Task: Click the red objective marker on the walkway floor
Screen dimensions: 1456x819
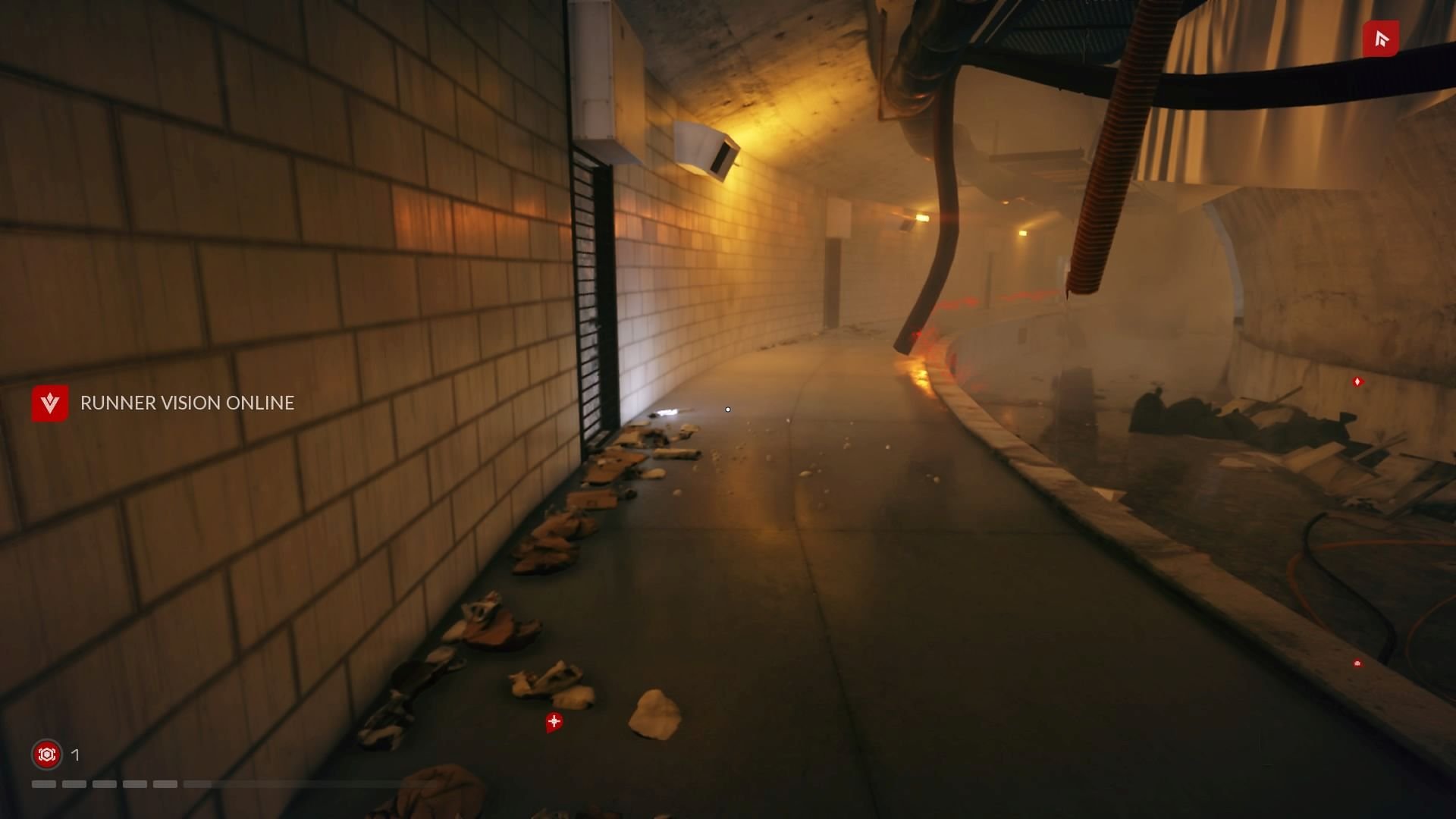Action: (554, 723)
